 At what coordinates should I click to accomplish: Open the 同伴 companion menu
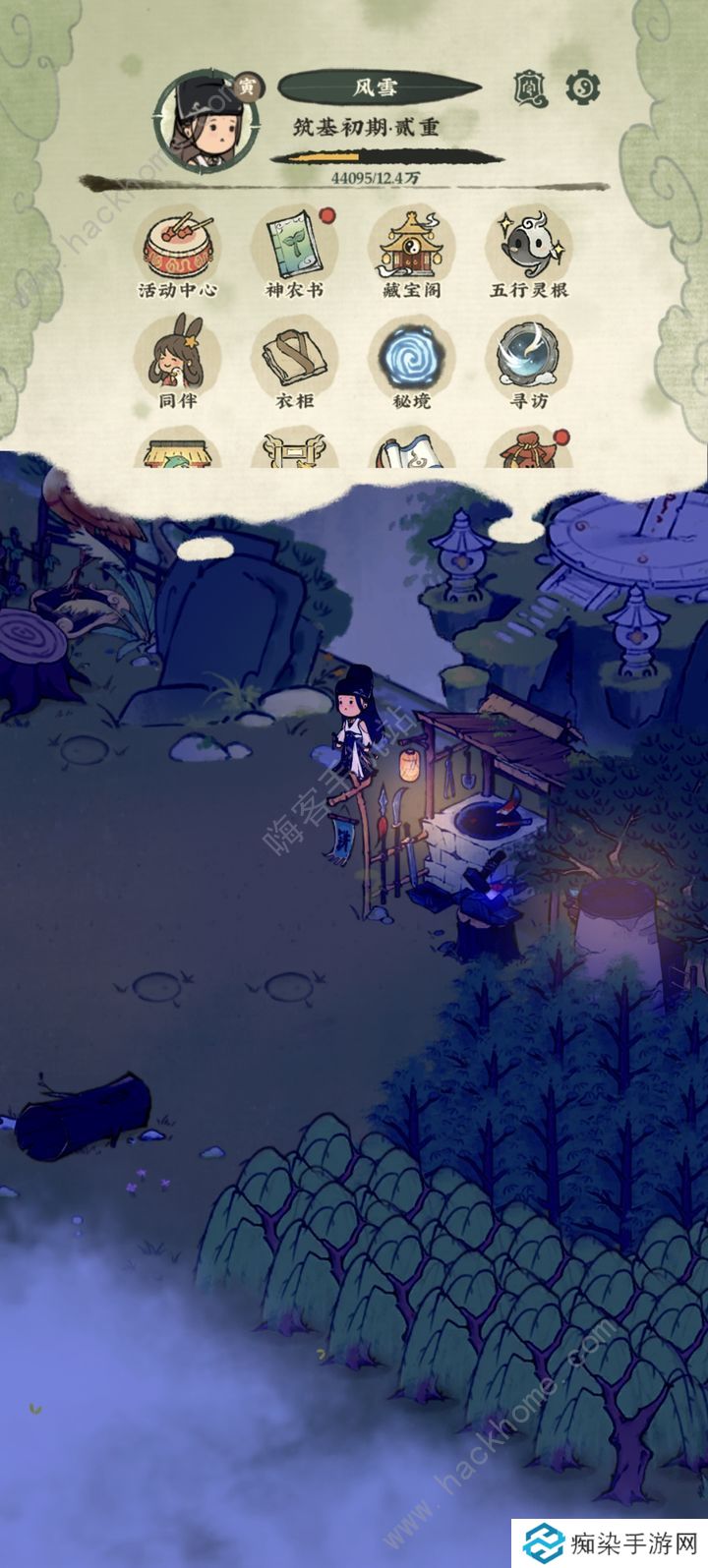176,358
